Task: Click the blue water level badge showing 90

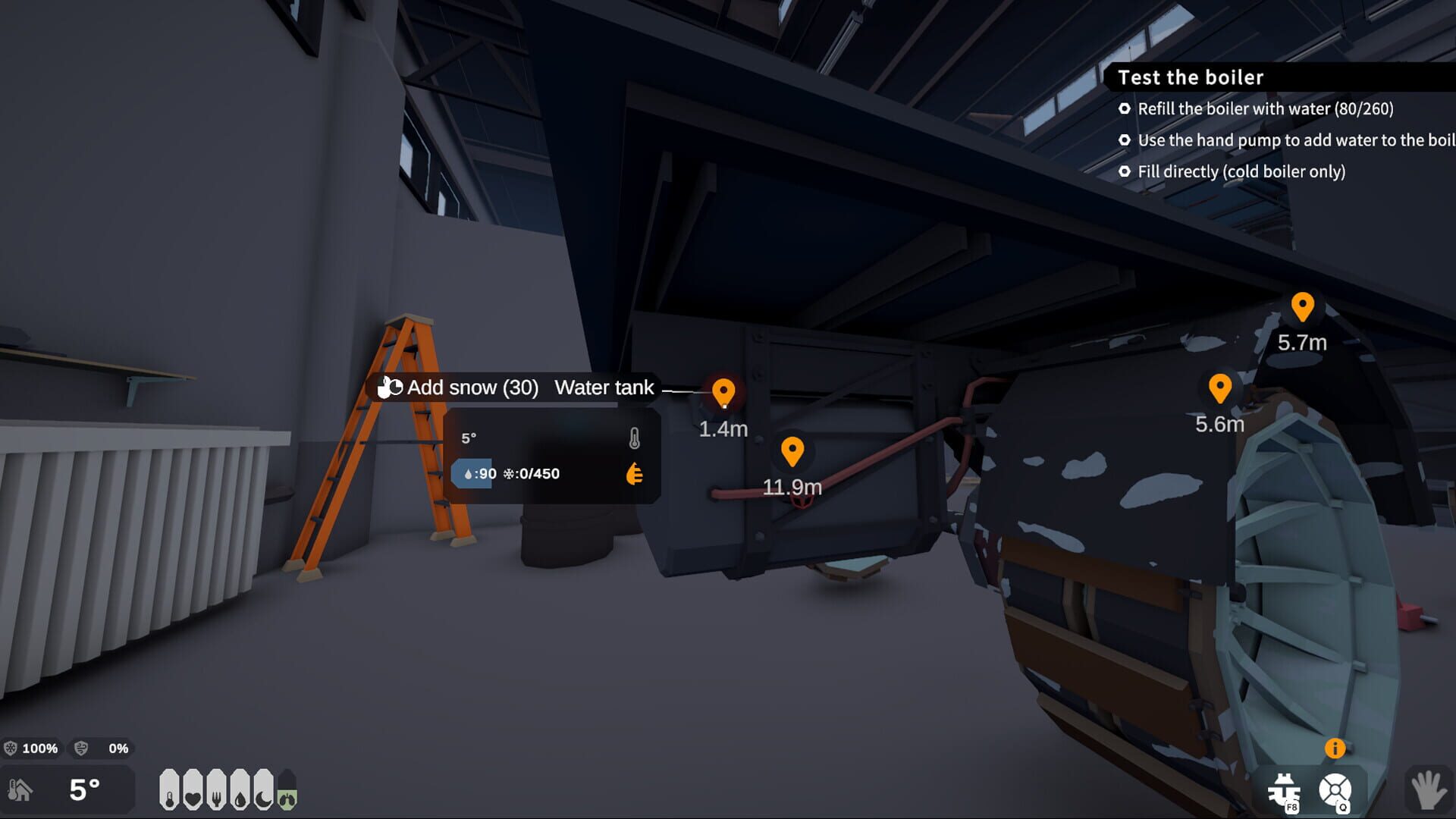Action: [x=472, y=474]
